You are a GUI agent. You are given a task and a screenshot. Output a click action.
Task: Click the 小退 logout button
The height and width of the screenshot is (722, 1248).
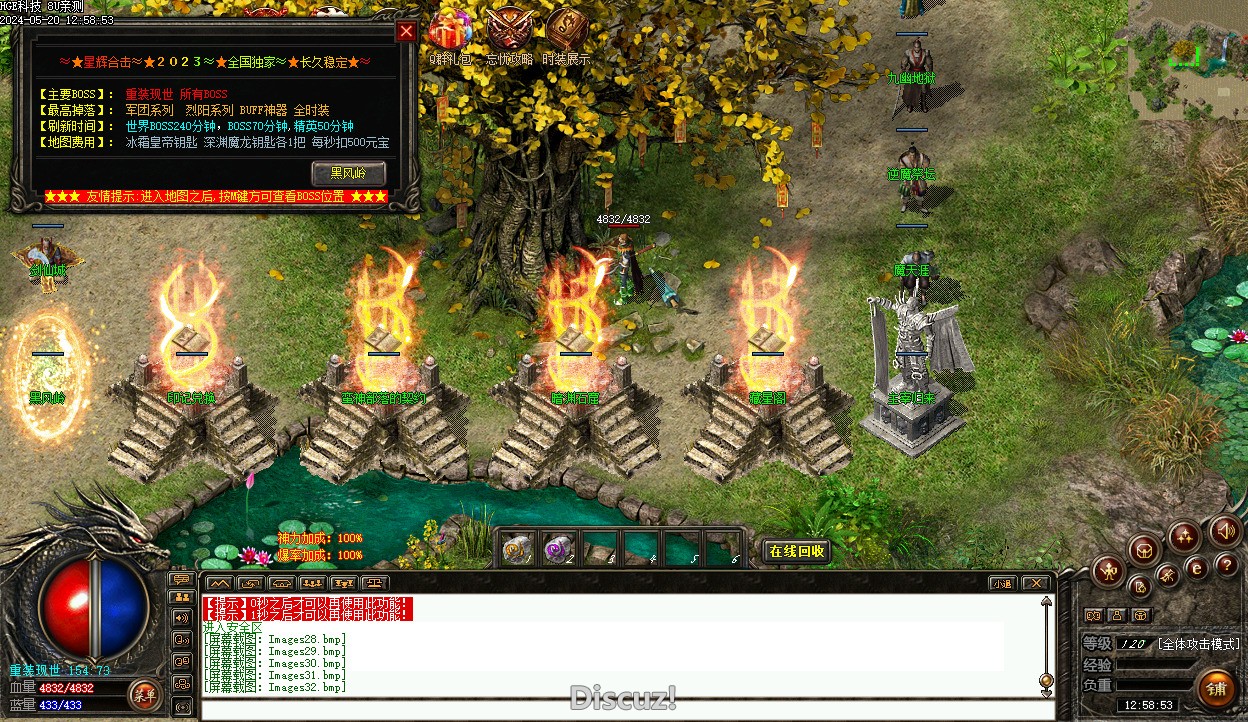1001,583
